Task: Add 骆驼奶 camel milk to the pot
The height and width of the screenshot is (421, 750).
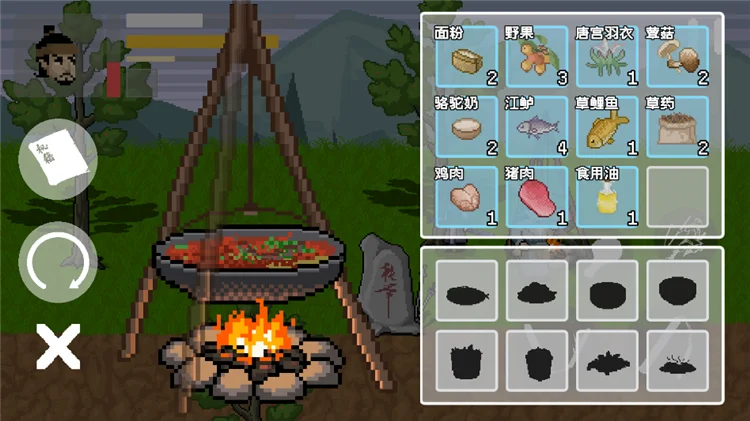Action: (465, 127)
